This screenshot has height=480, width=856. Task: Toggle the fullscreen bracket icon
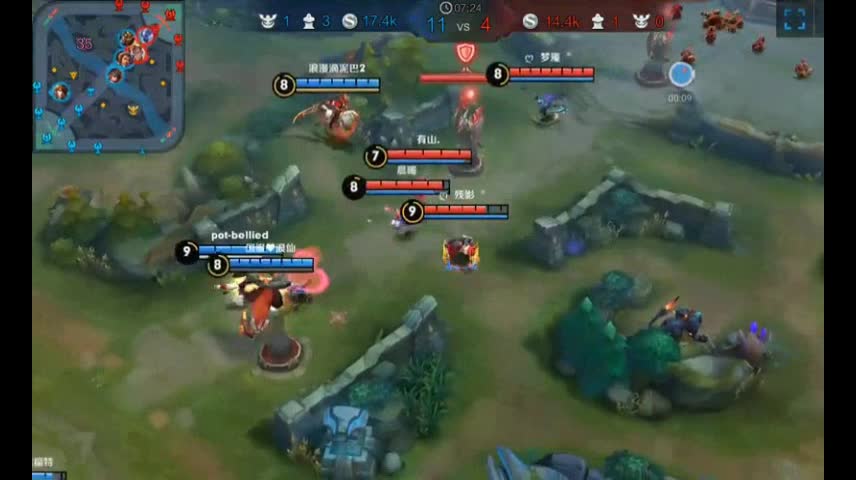[x=794, y=19]
